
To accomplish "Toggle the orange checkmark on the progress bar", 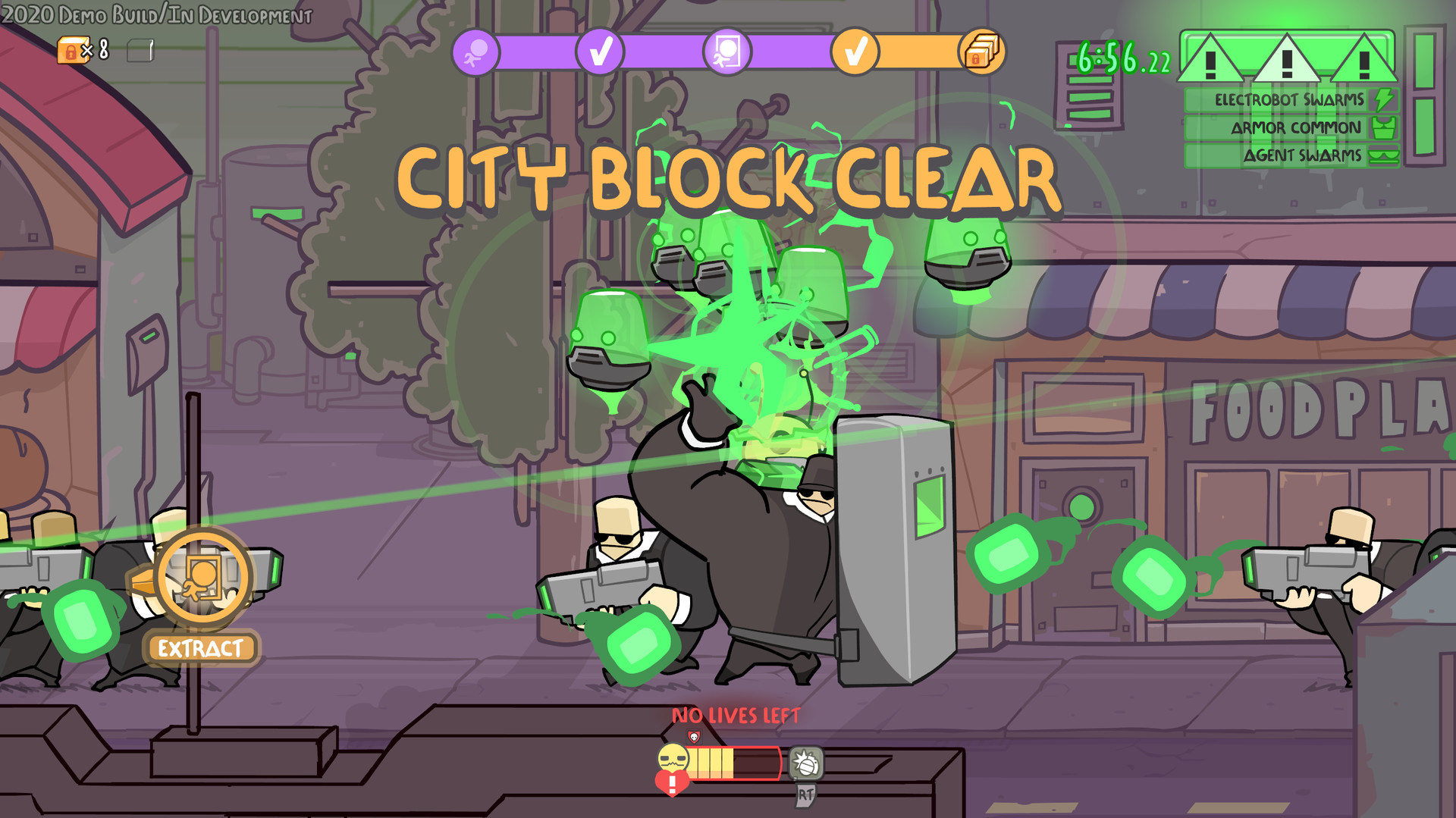I will 855,52.
